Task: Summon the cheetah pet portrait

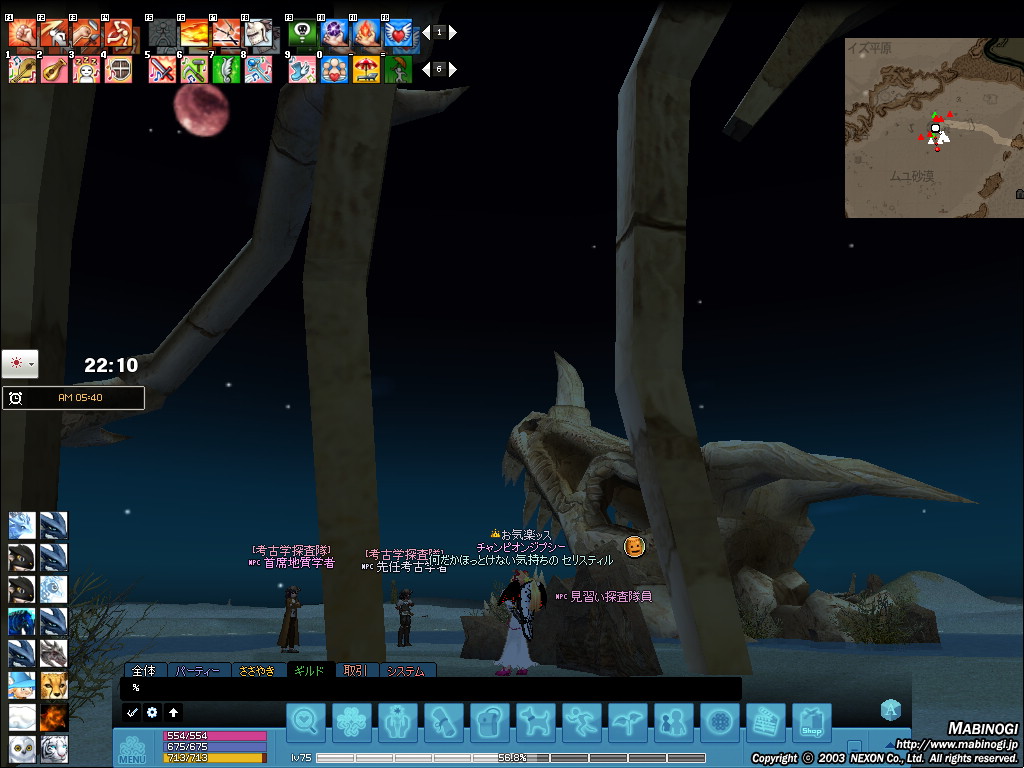Action: point(53,685)
